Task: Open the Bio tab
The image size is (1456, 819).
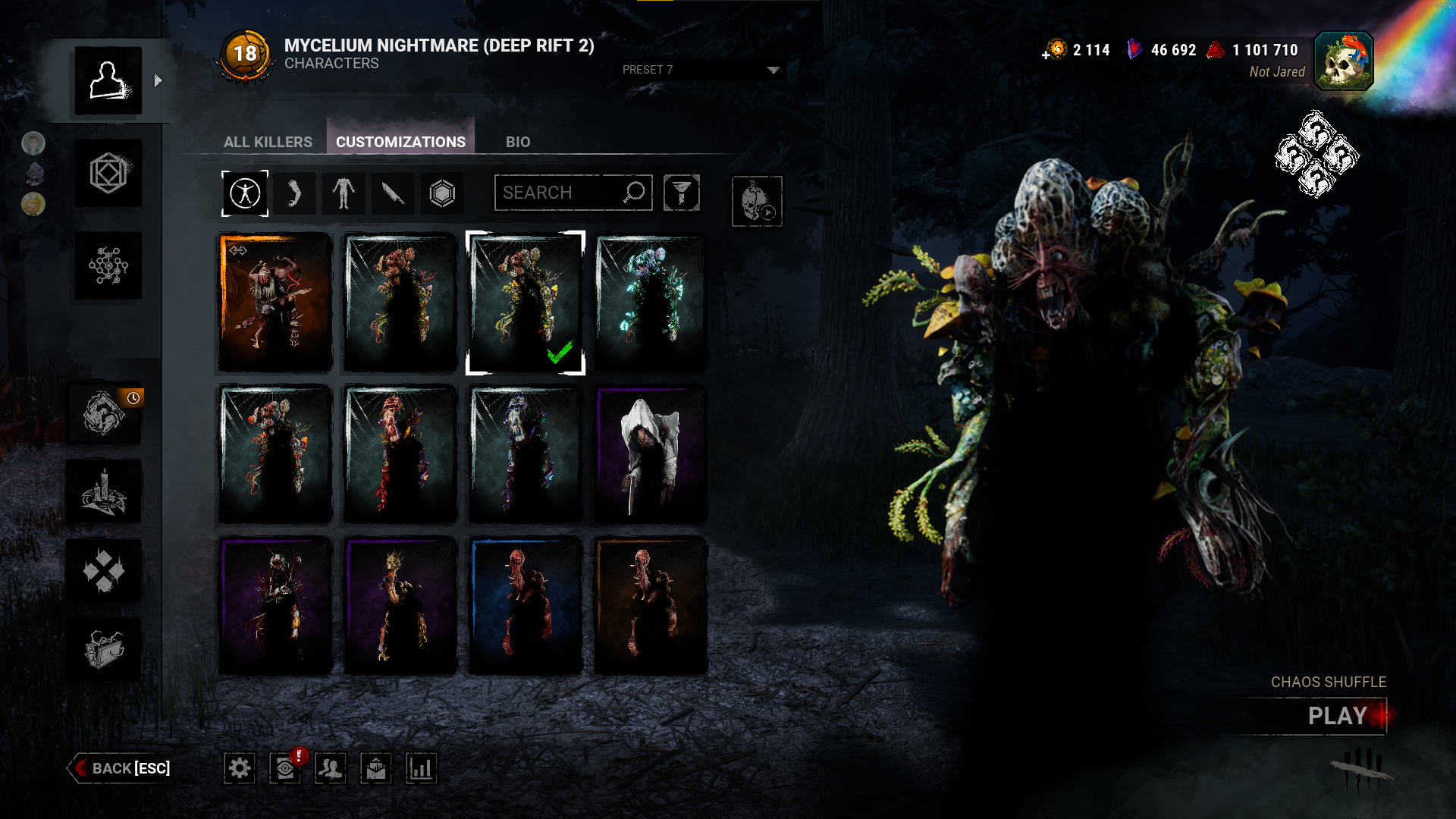Action: [x=518, y=142]
